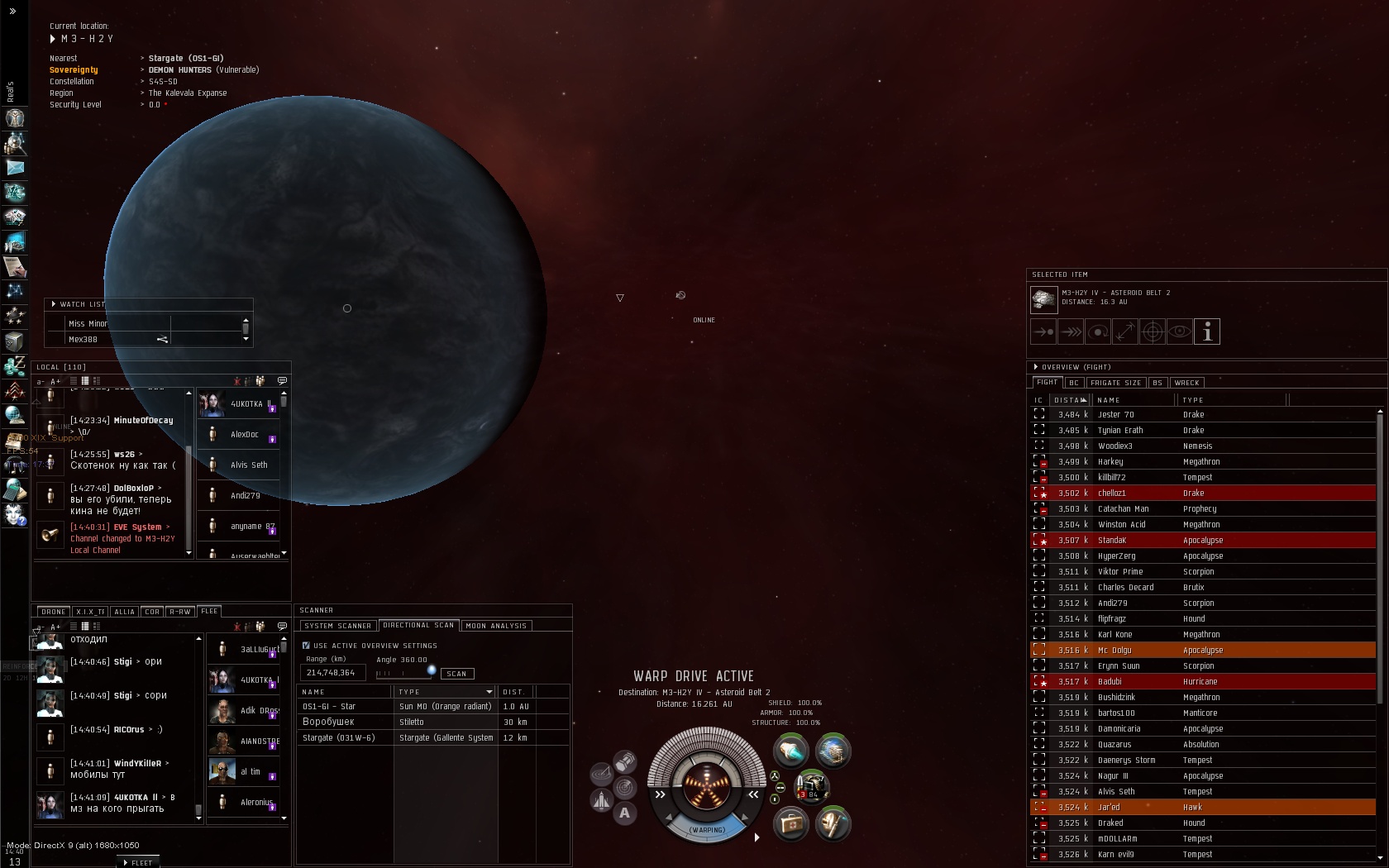Image resolution: width=1389 pixels, height=868 pixels.
Task: Switch to the Frigate Size overview tab
Action: pos(1115,383)
